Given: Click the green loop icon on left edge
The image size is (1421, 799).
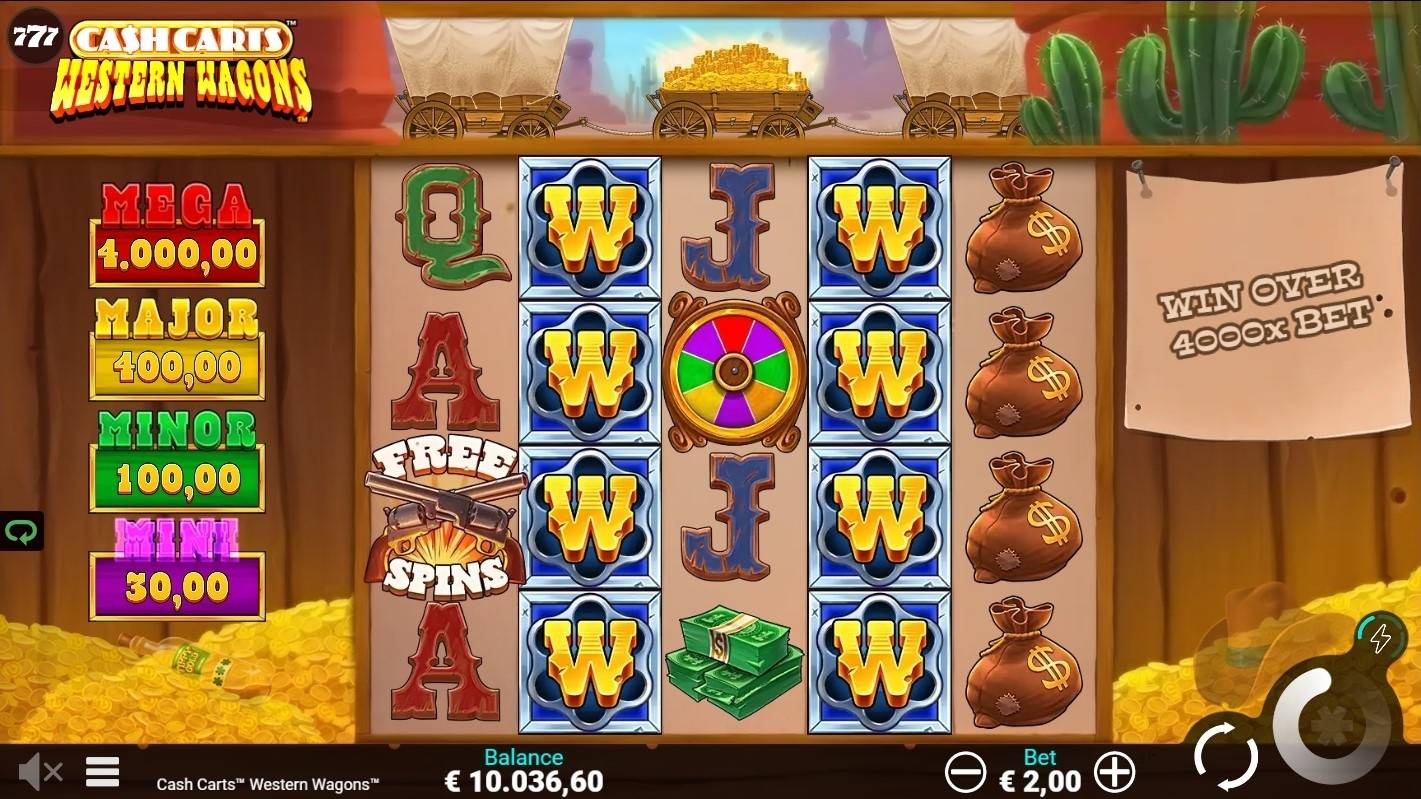Looking at the screenshot, I should coord(20,531).
